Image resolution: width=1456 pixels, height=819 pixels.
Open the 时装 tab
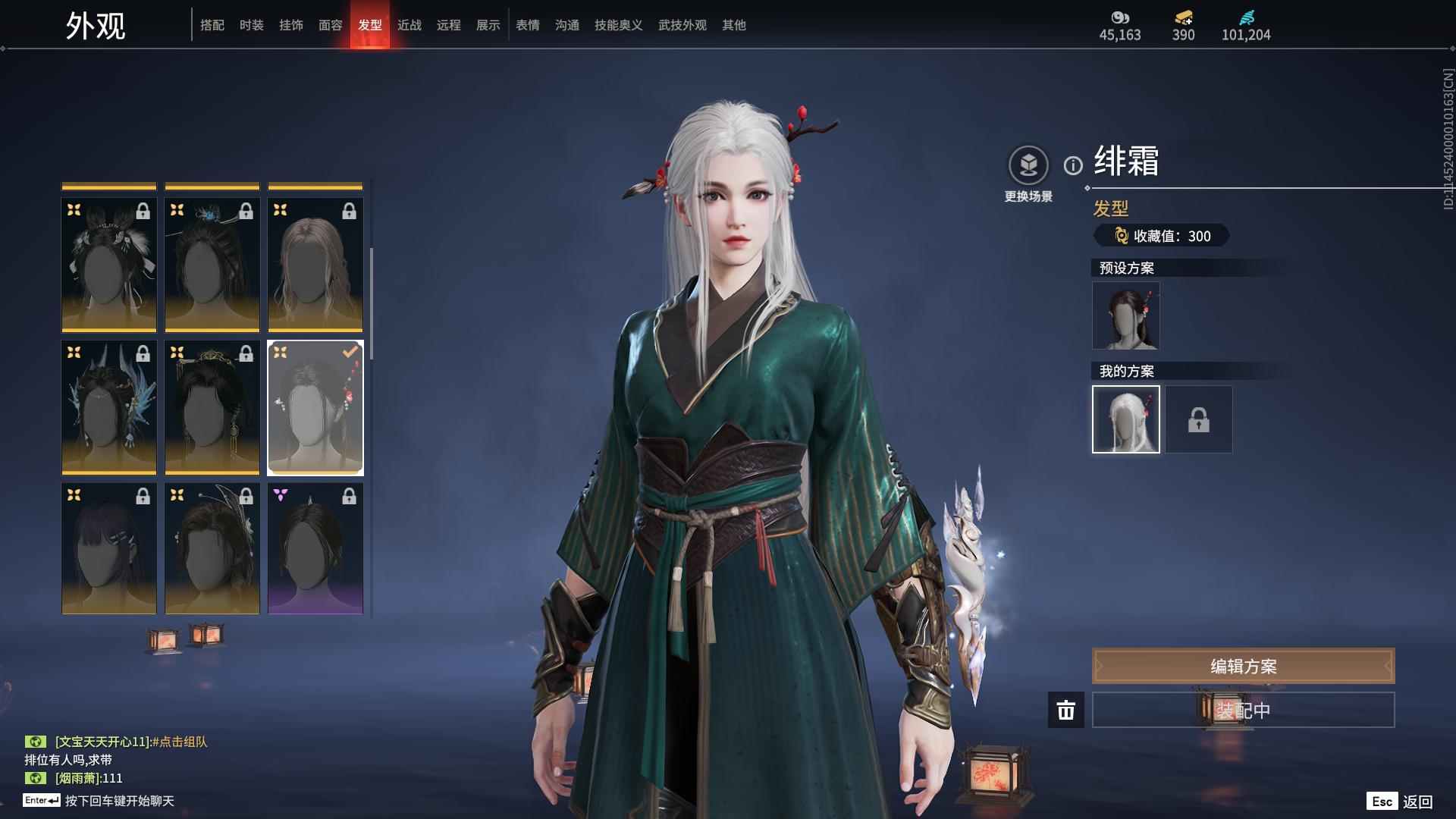pos(252,25)
